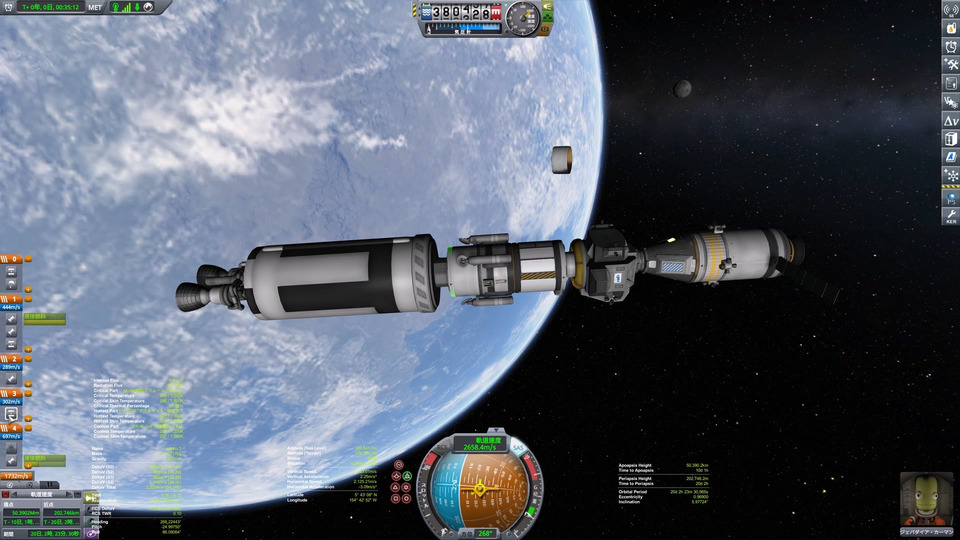Click the blue A contracts toolbar icon
This screenshot has width=960, height=540.
[950, 157]
